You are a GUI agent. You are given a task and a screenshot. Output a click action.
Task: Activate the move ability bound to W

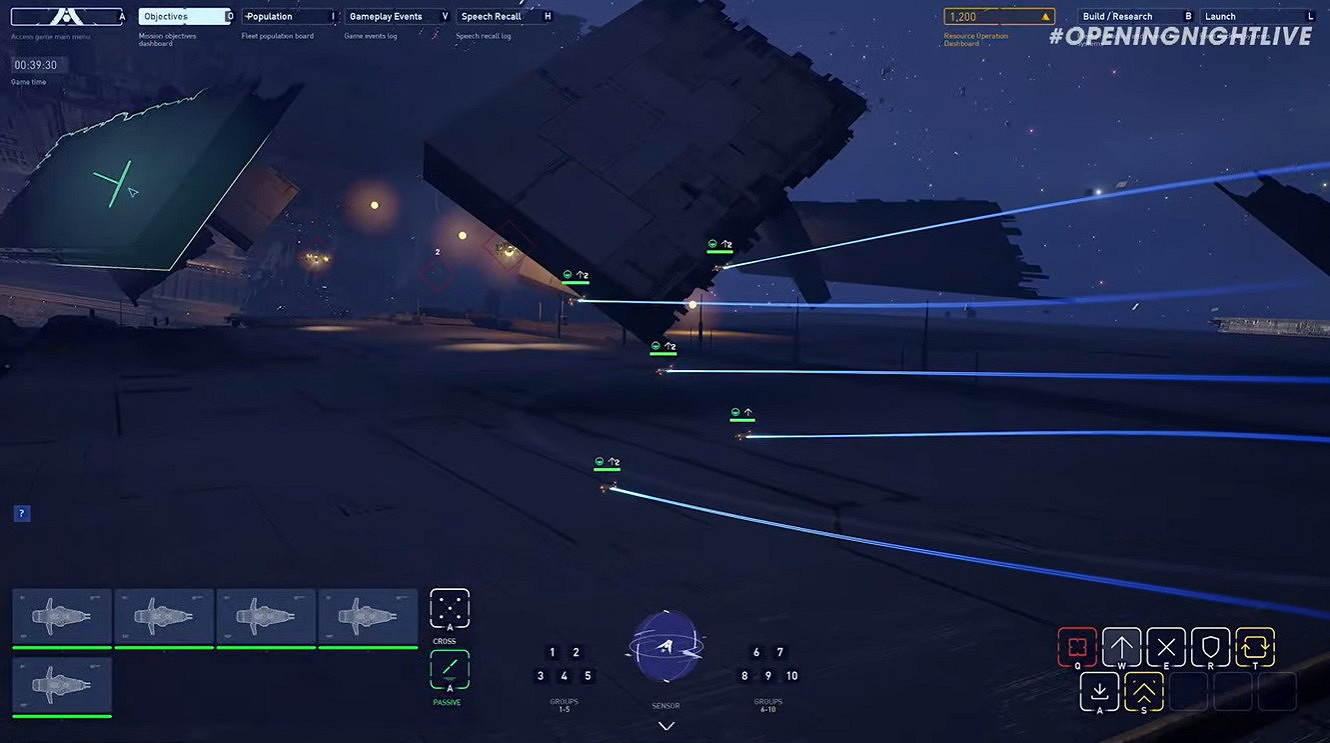point(1121,647)
